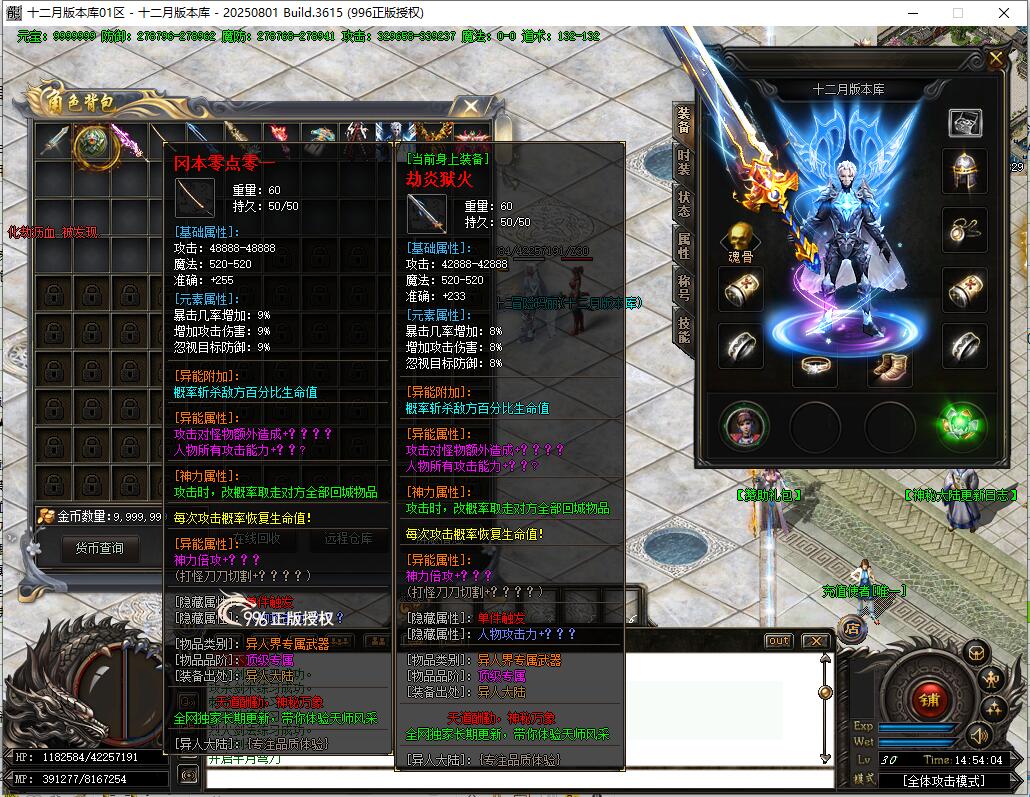Close the character equipment panel
Image resolution: width=1030 pixels, height=797 pixels.
995,59
